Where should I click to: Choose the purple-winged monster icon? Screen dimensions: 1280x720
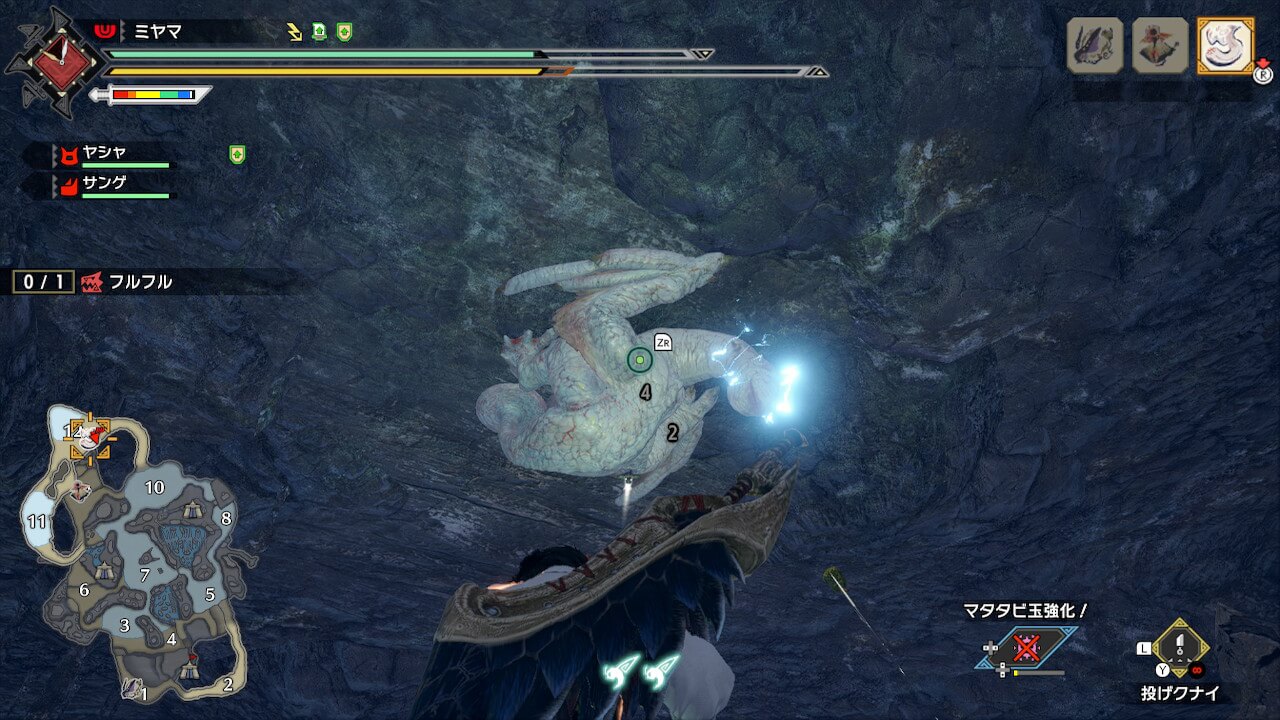pos(1095,45)
